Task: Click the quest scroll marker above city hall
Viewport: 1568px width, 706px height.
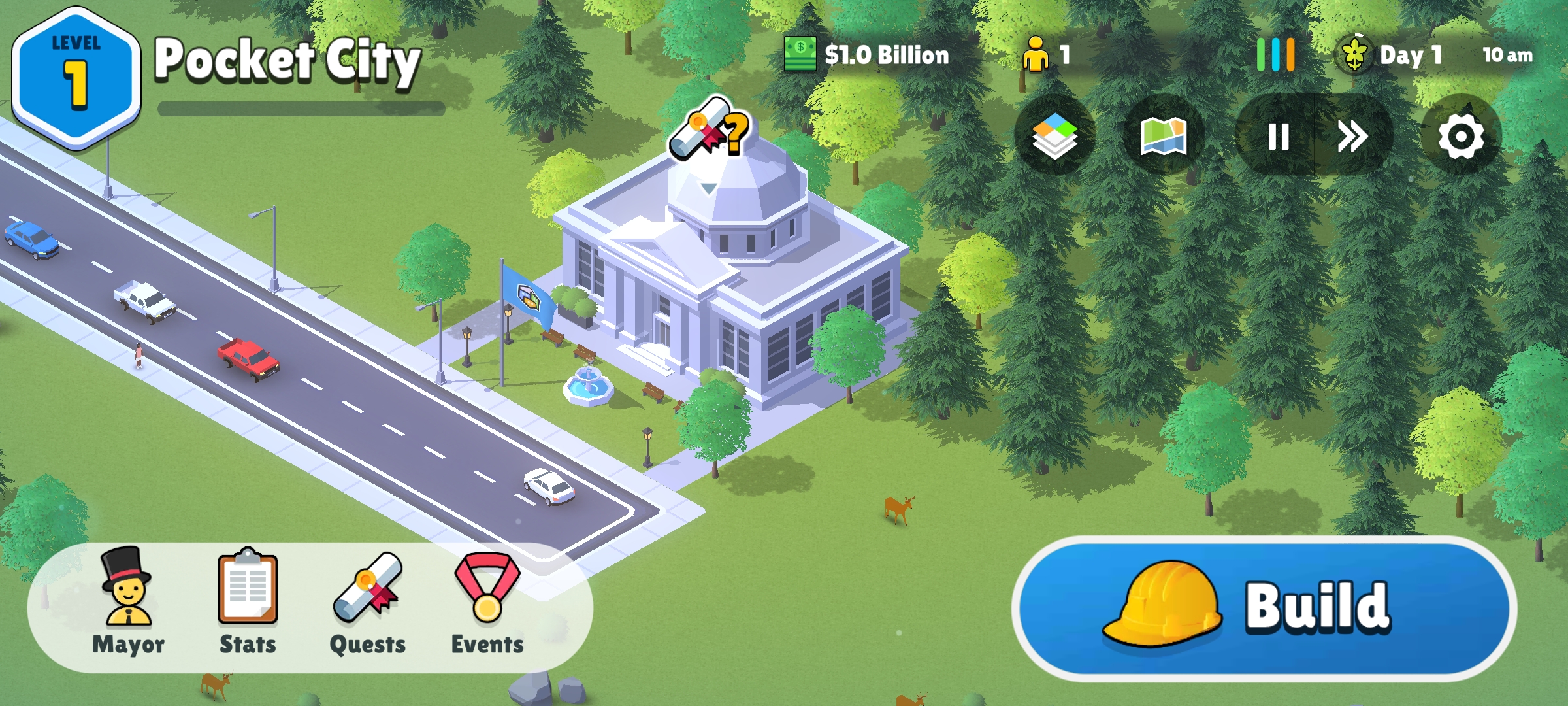Action: click(708, 131)
